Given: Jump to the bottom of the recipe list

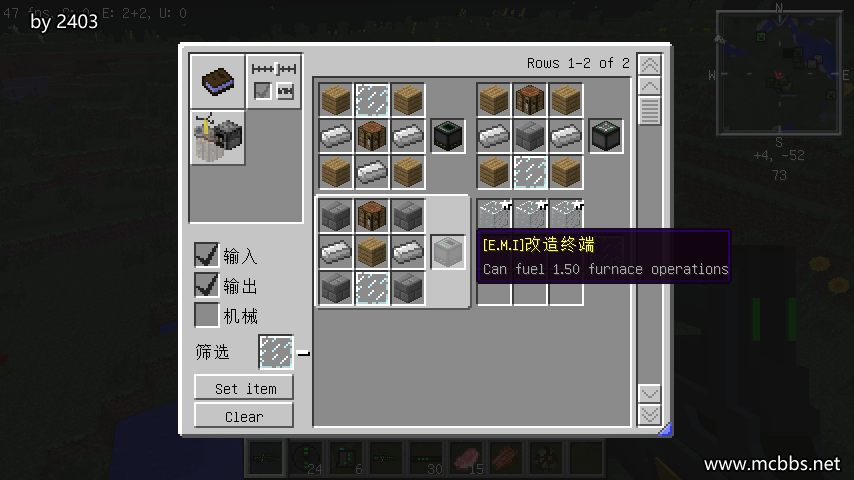Looking at the screenshot, I should point(650,414).
